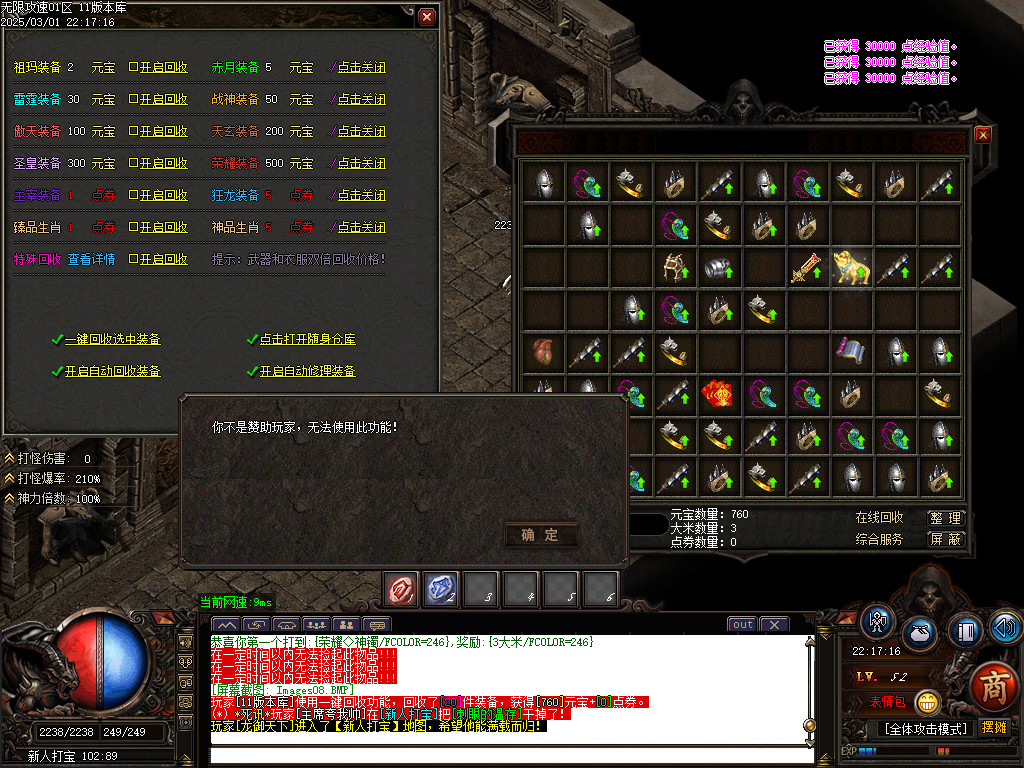Close the inventory bag window

click(x=983, y=134)
